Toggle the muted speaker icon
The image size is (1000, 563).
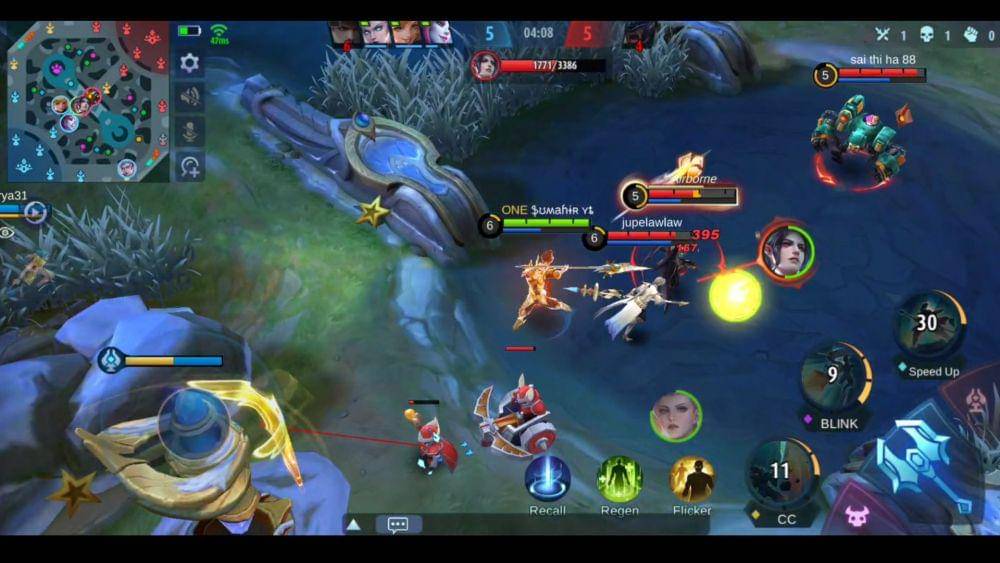click(x=189, y=97)
